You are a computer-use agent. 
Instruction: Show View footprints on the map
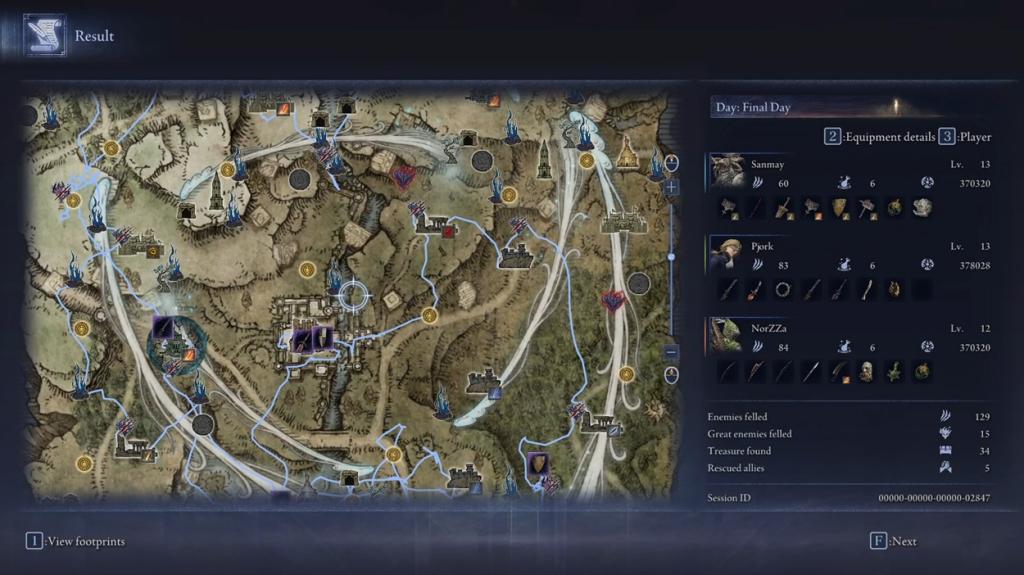[x=76, y=541]
